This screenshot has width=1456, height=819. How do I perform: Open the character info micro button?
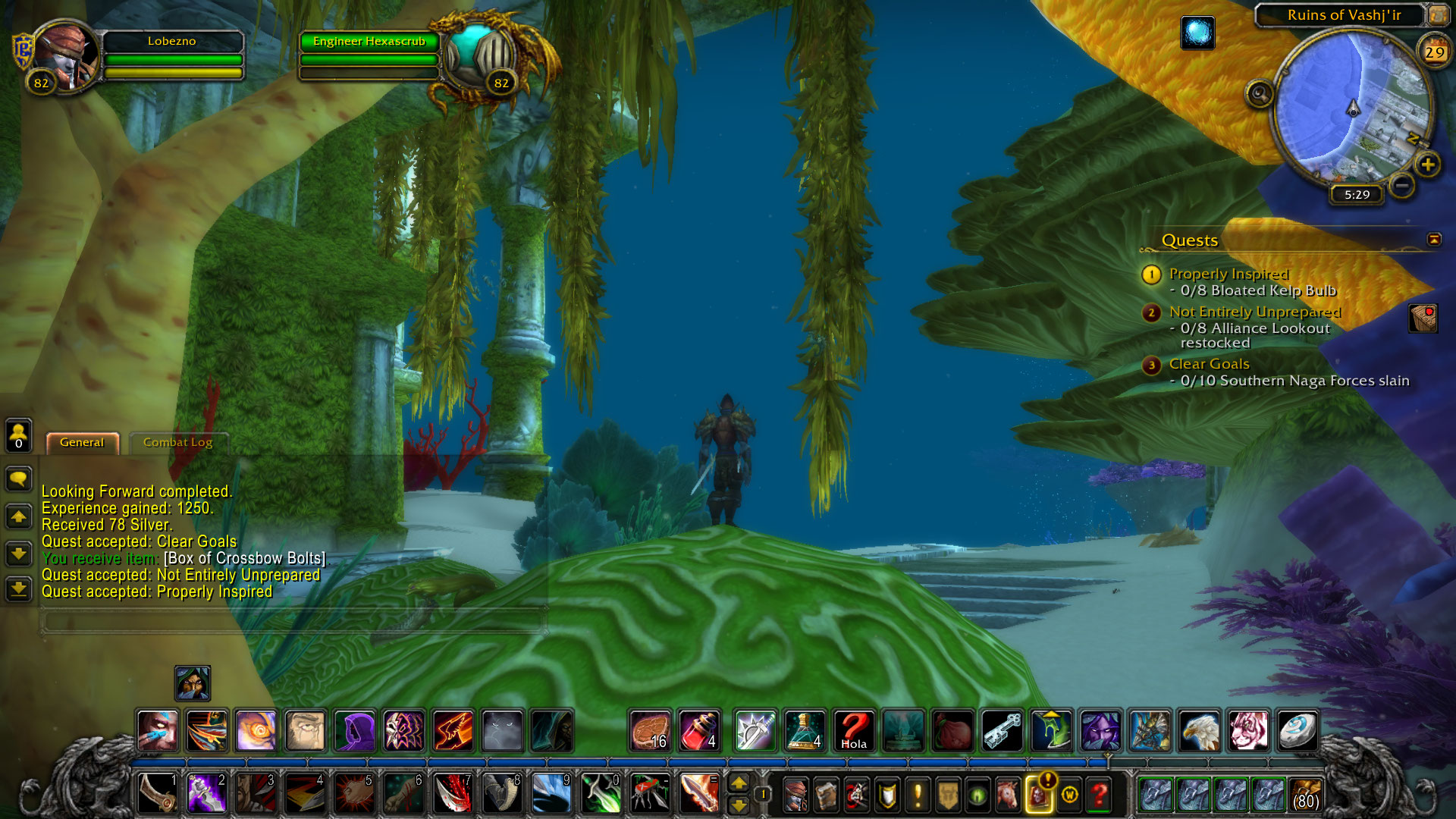(795, 795)
